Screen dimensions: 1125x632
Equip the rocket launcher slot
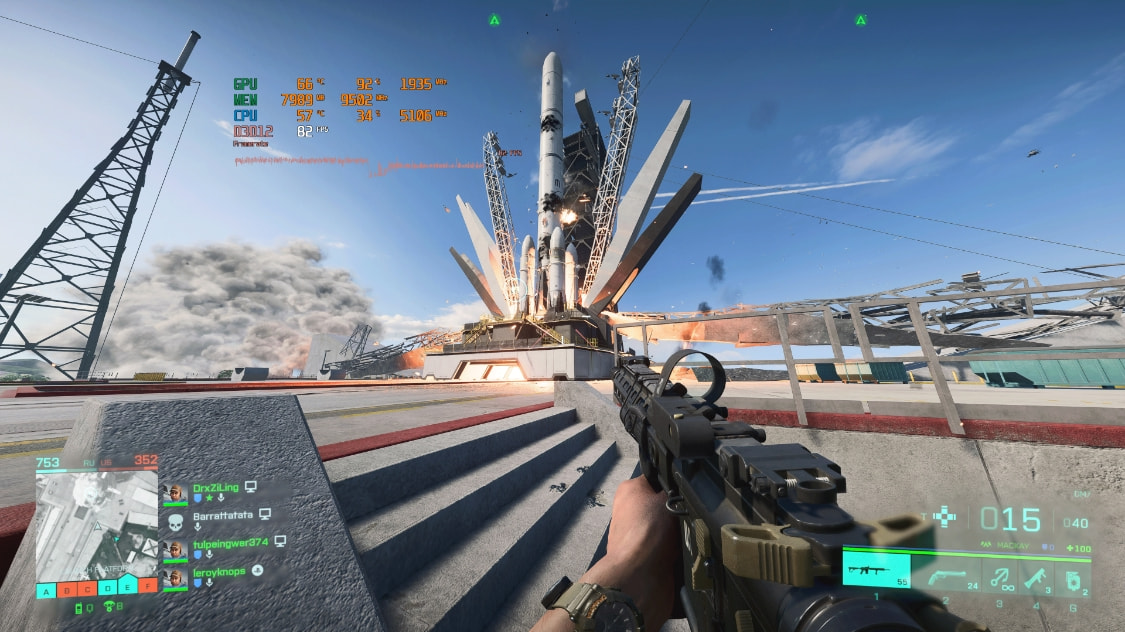[x=1035, y=577]
